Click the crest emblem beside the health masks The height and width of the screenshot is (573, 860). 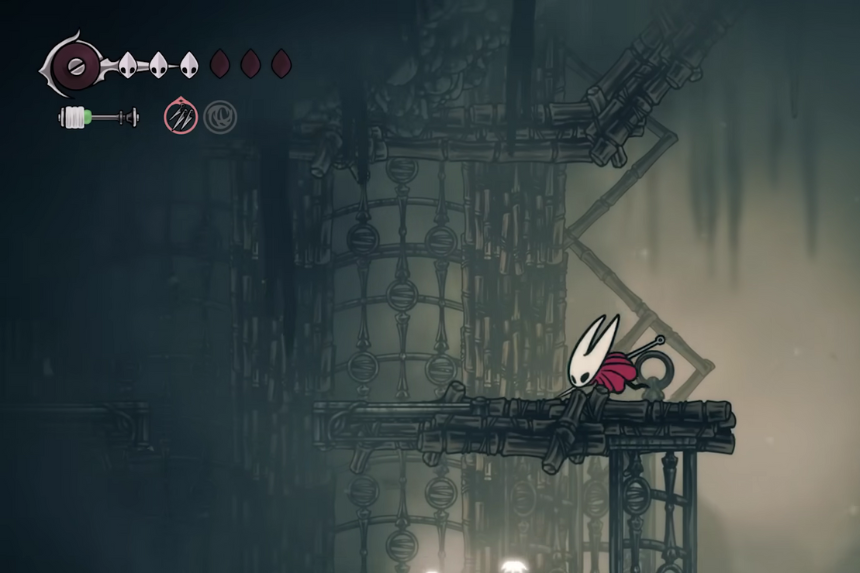pos(73,67)
